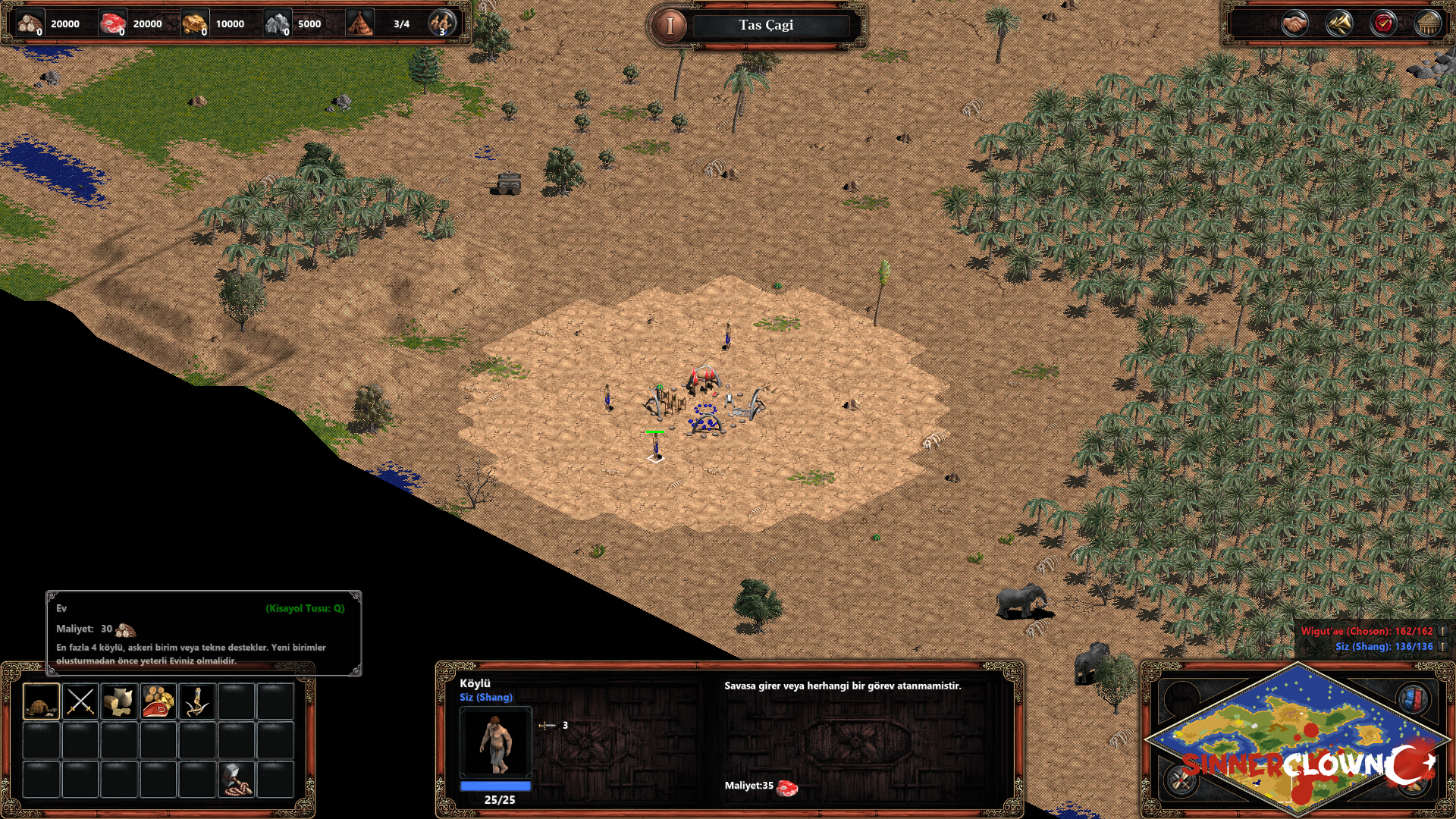Show objectives via red seal checkmark icon
The image size is (1456, 819).
click(1383, 24)
